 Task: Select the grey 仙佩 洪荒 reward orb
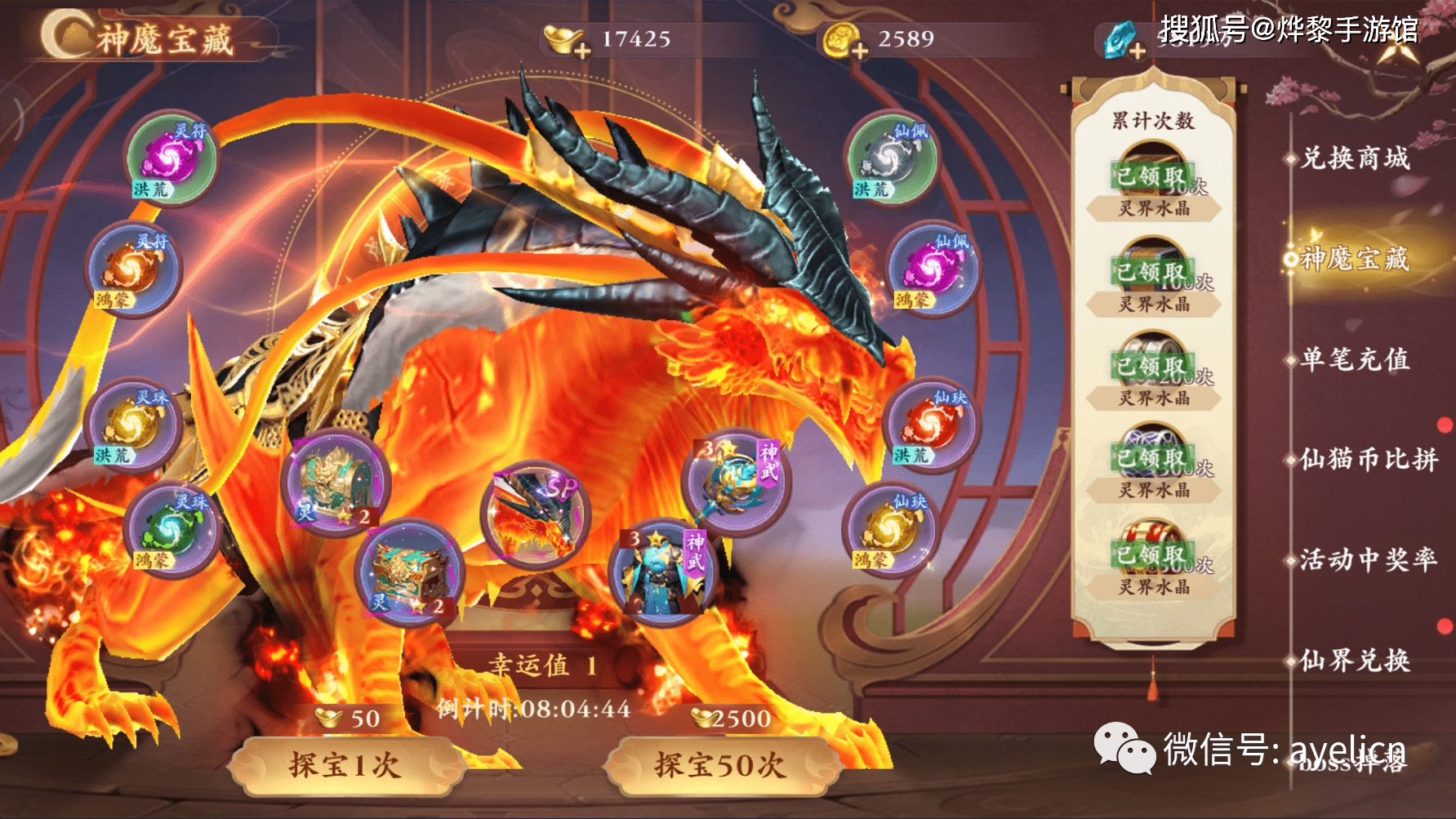(891, 158)
